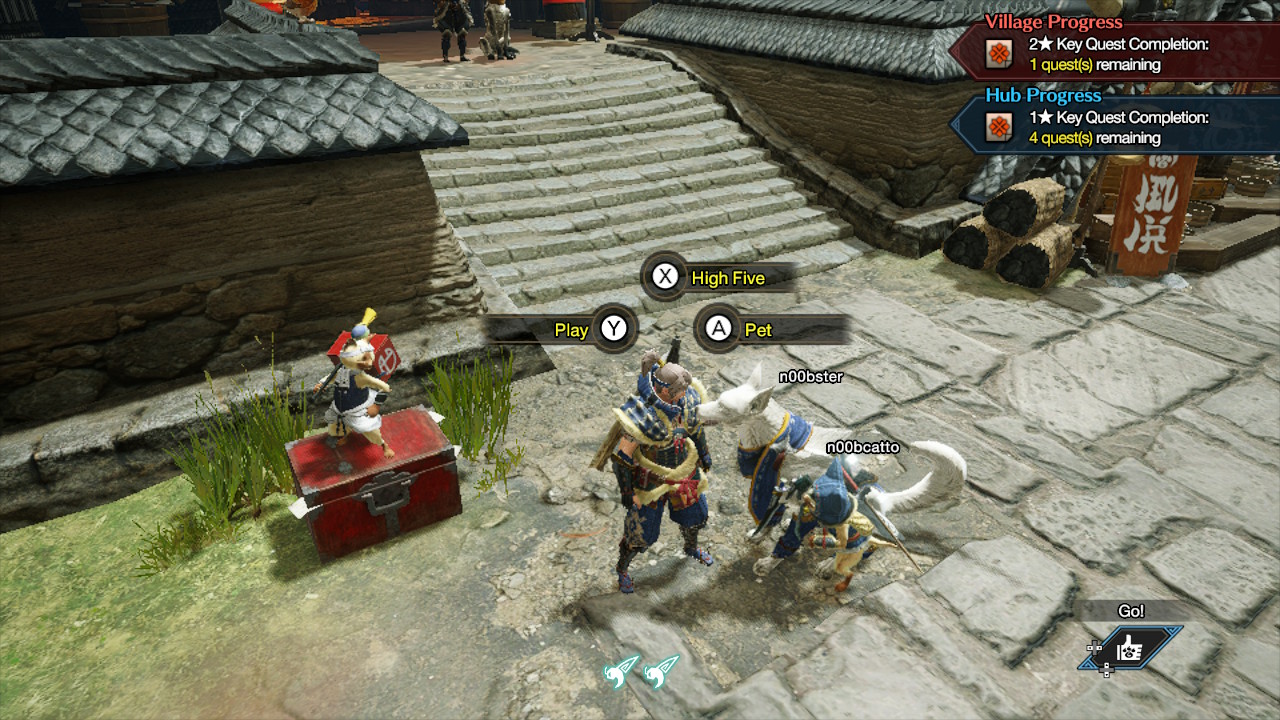
Task: Toggle the Play interaction option
Action: point(569,329)
